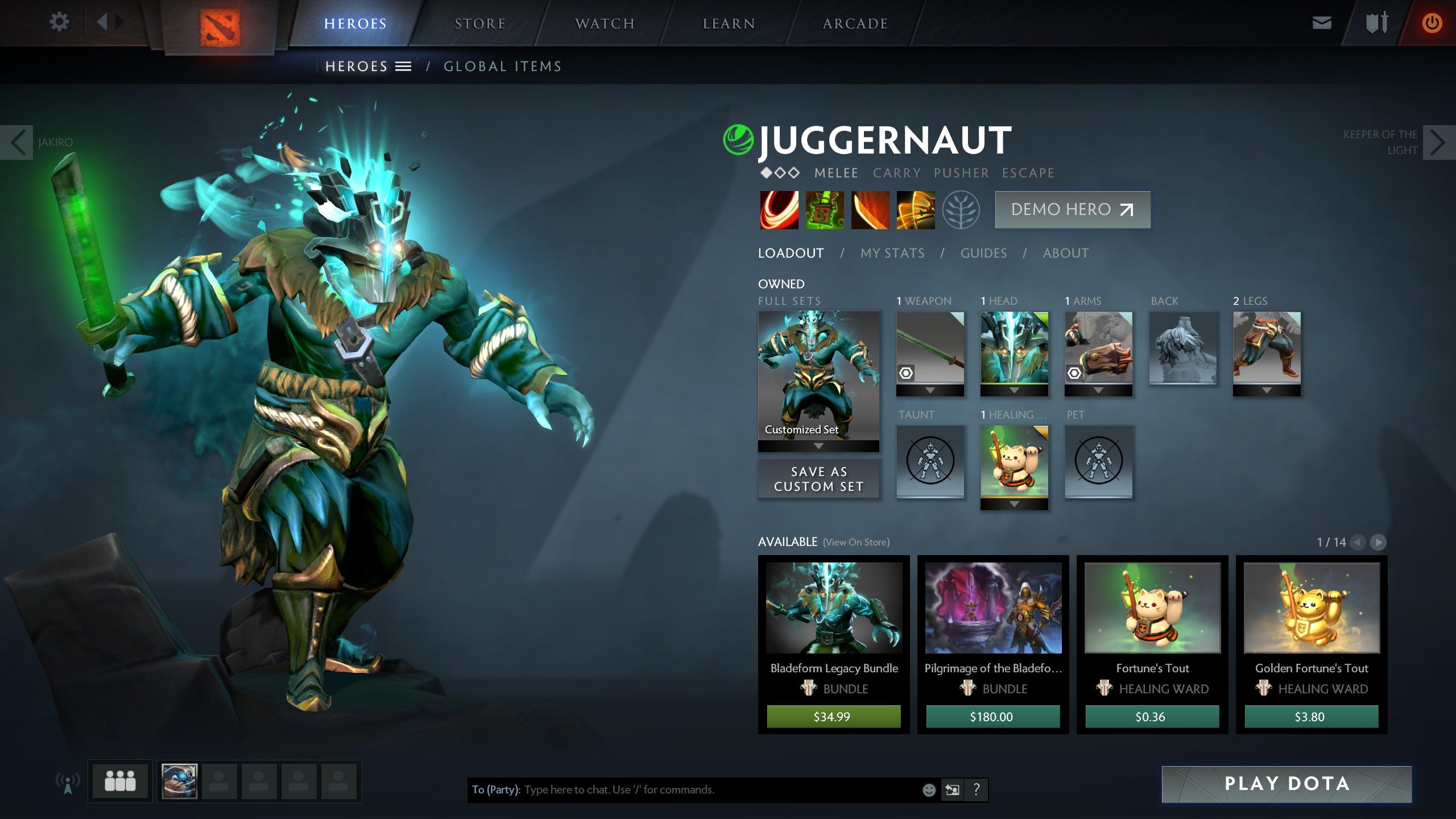Open the armory icon near top right

(x=1378, y=23)
